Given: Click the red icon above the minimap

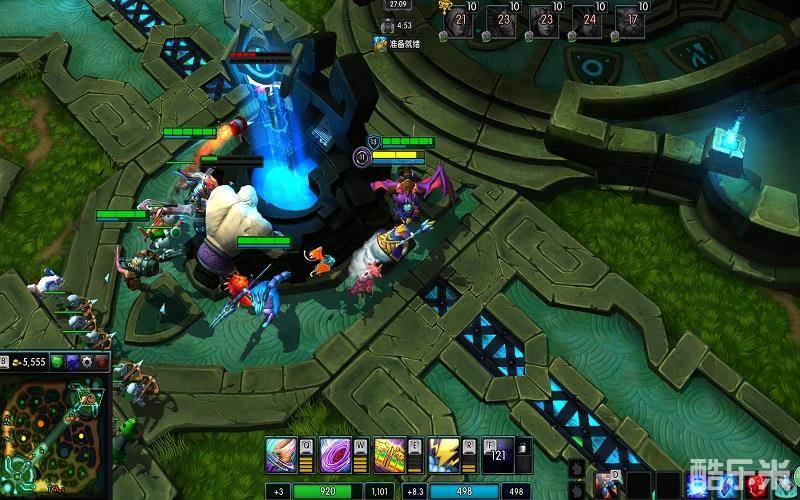Looking at the screenshot, I should click(102, 361).
